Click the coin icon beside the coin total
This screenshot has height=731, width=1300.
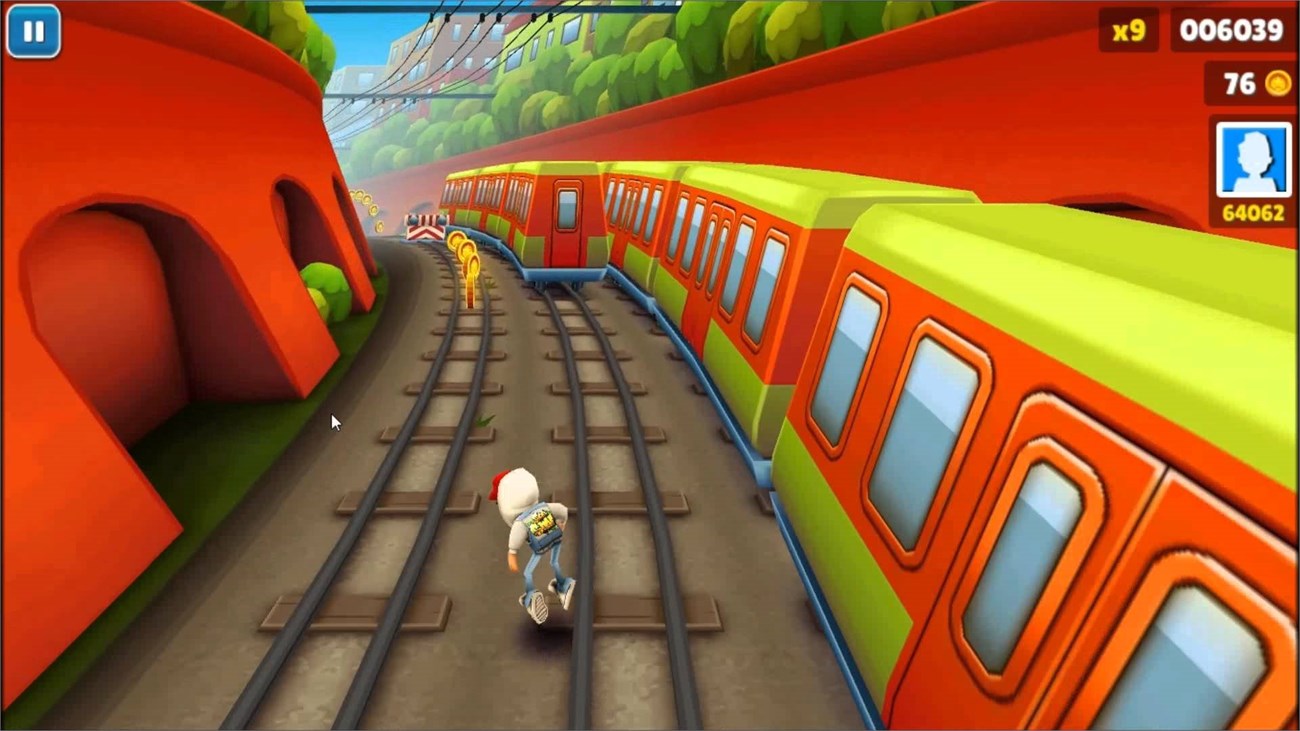1276,84
